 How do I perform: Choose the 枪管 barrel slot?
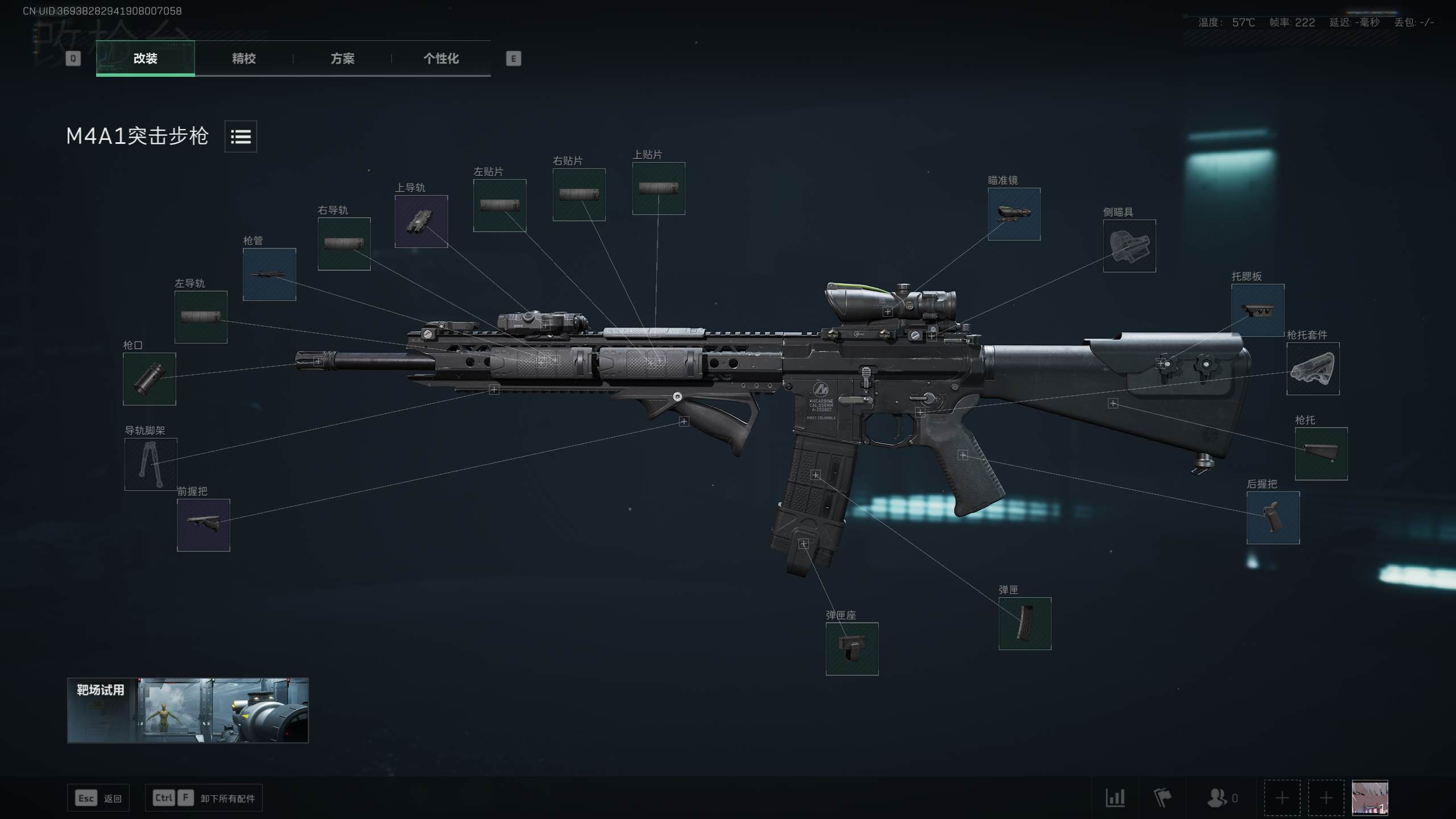tap(269, 274)
